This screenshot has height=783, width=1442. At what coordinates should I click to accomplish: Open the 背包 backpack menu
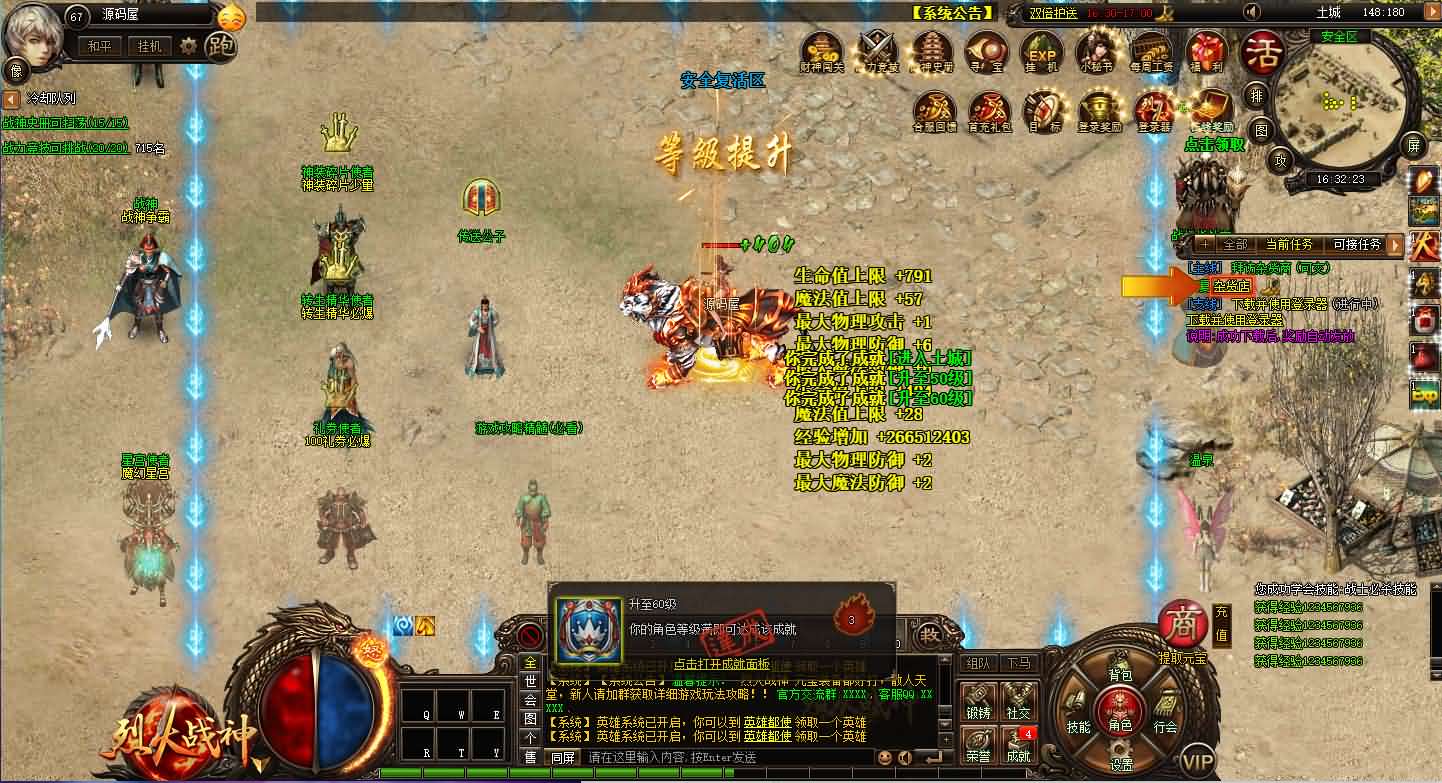pos(1120,676)
